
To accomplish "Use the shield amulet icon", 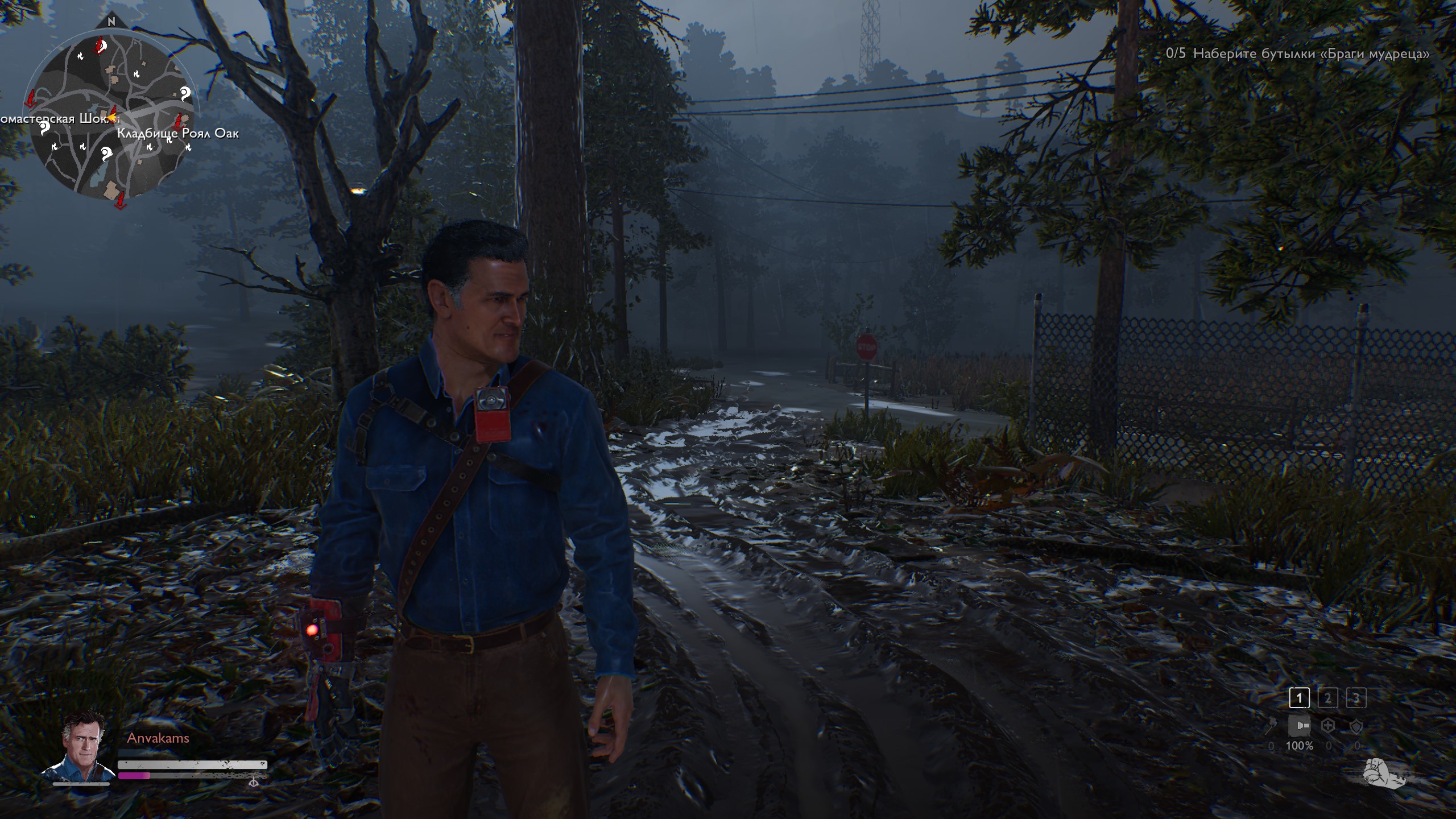I will pyautogui.click(x=1356, y=726).
